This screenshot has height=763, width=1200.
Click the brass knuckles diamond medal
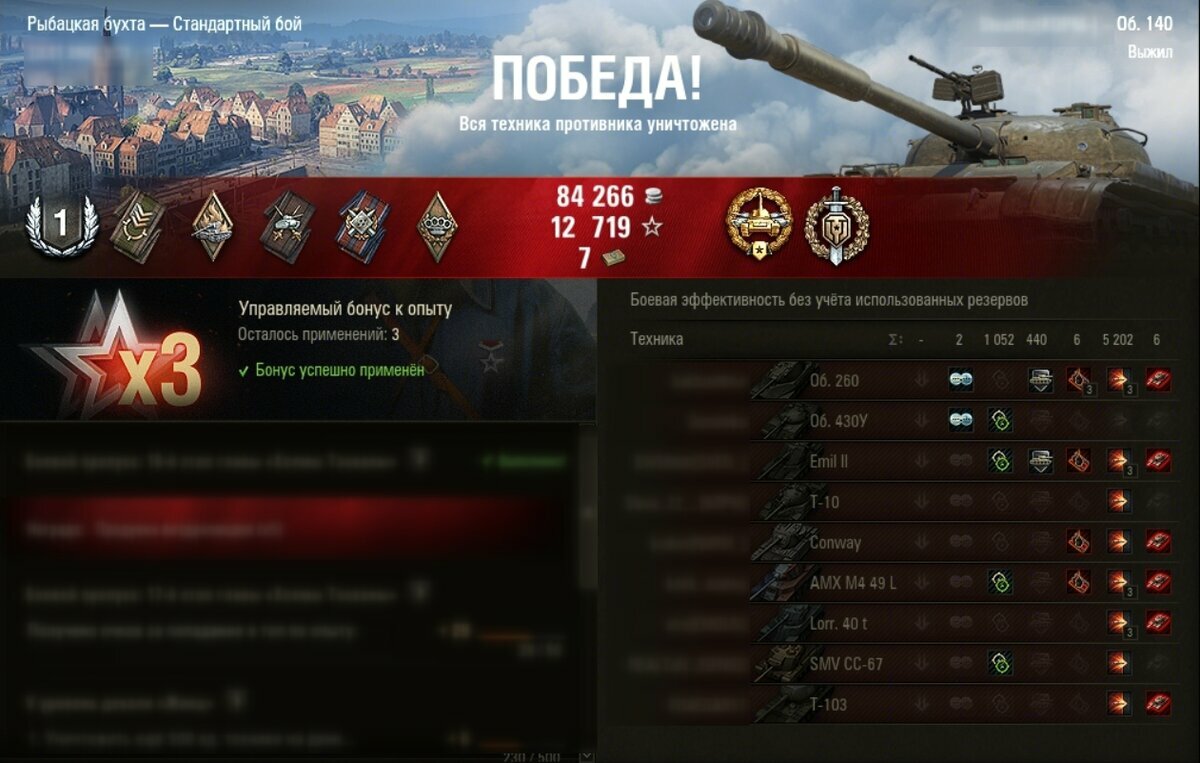[437, 225]
